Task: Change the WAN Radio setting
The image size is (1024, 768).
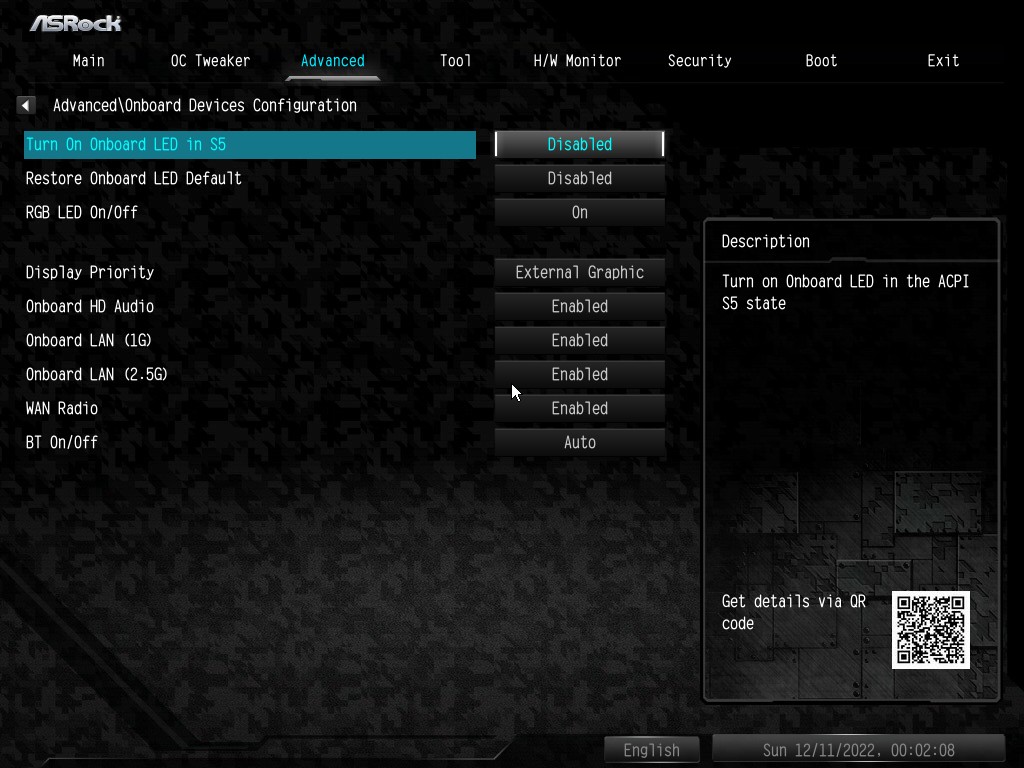Action: click(x=580, y=408)
